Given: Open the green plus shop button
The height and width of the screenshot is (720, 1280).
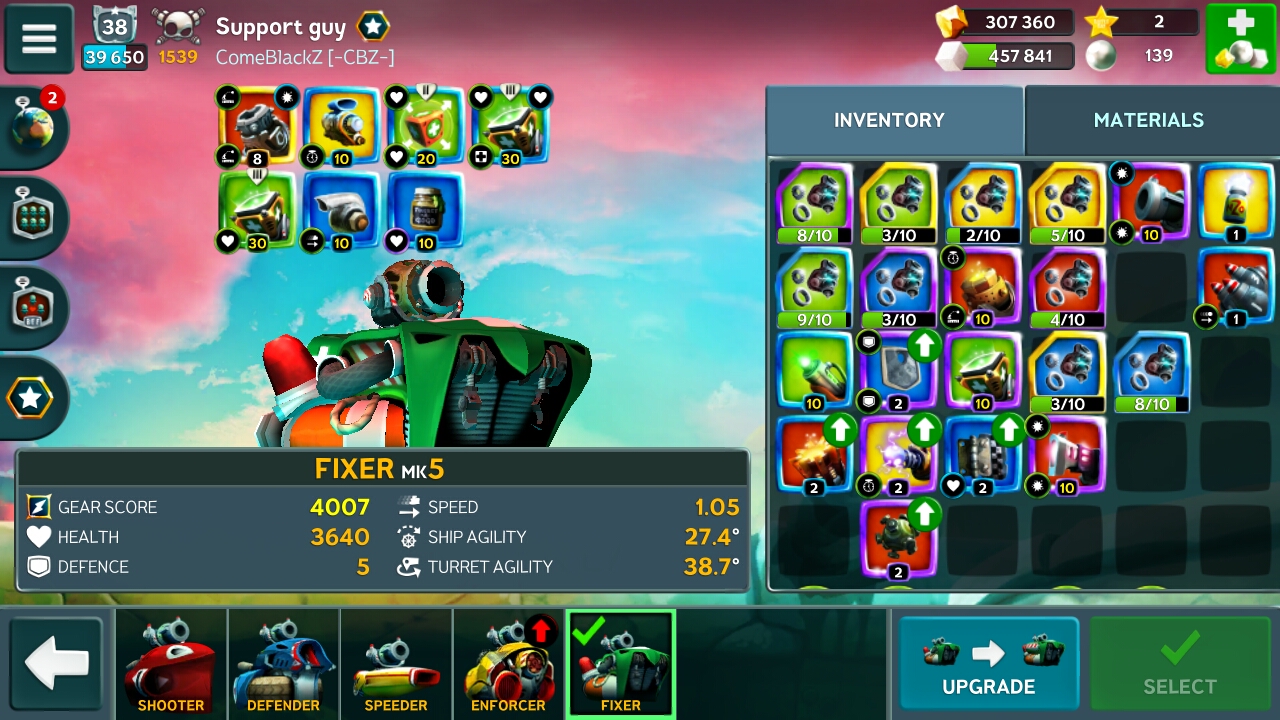Looking at the screenshot, I should 1239,39.
